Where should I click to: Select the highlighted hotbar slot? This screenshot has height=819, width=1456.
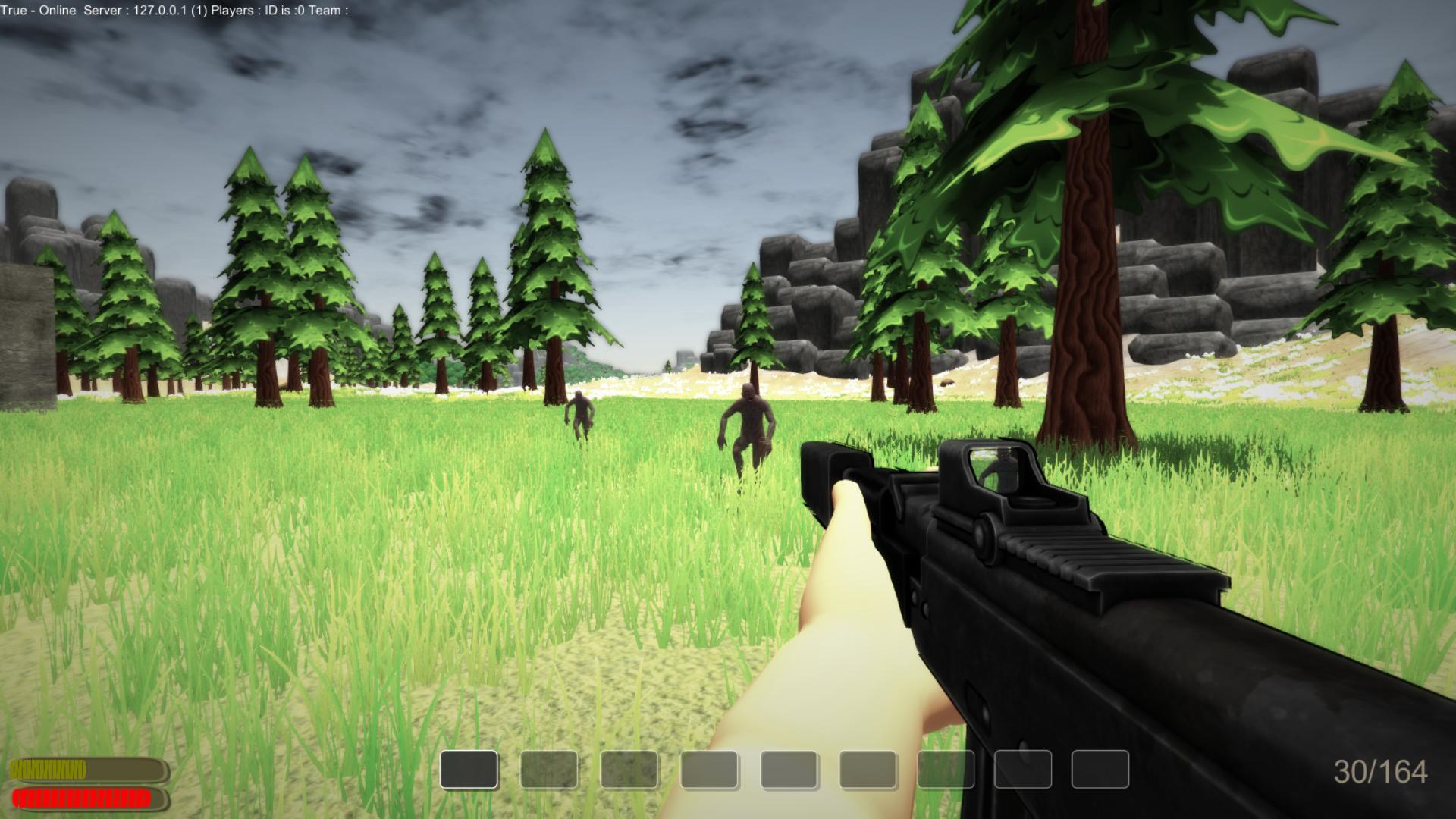(x=469, y=770)
